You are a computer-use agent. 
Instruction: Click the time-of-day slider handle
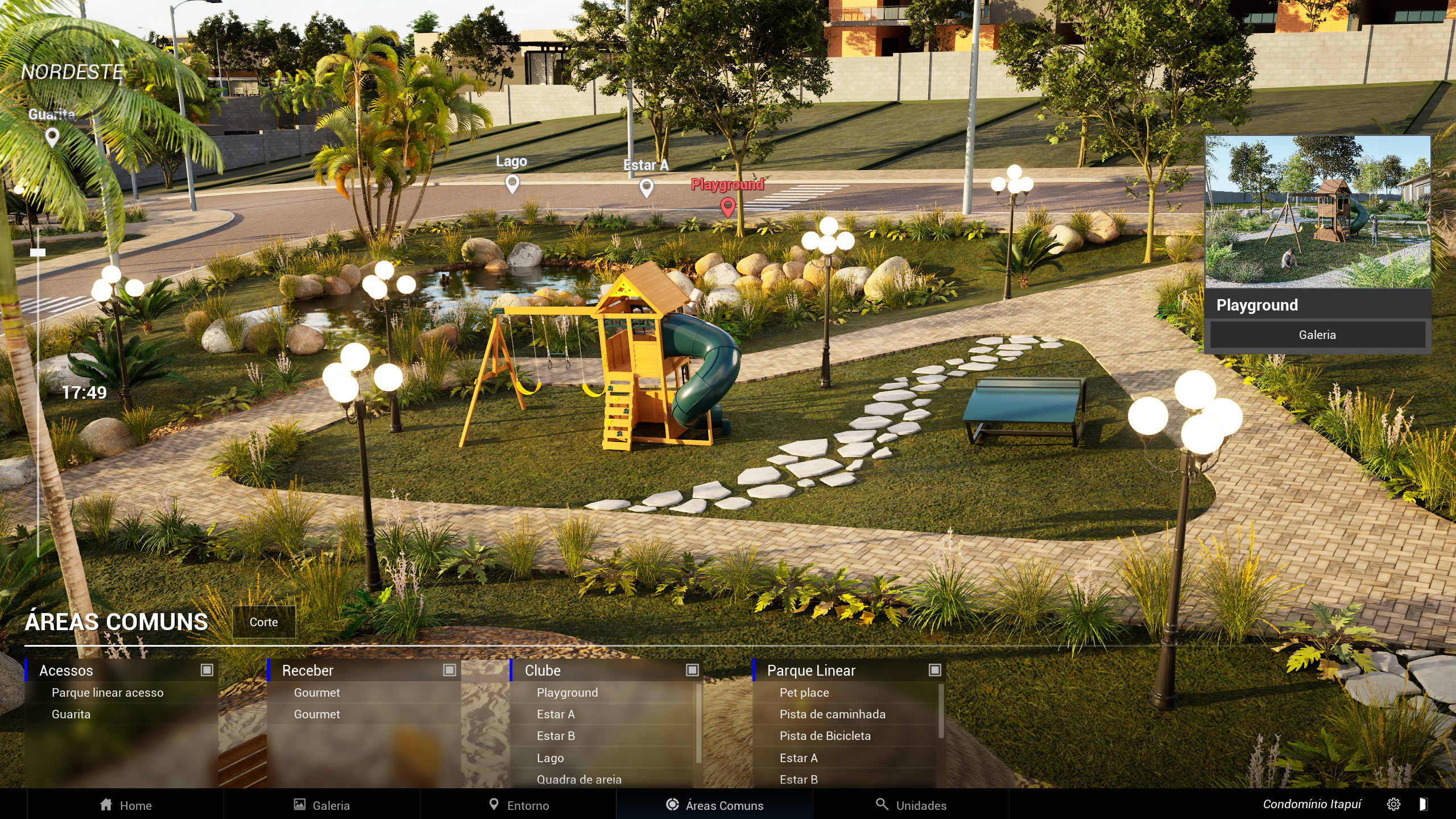point(38,253)
